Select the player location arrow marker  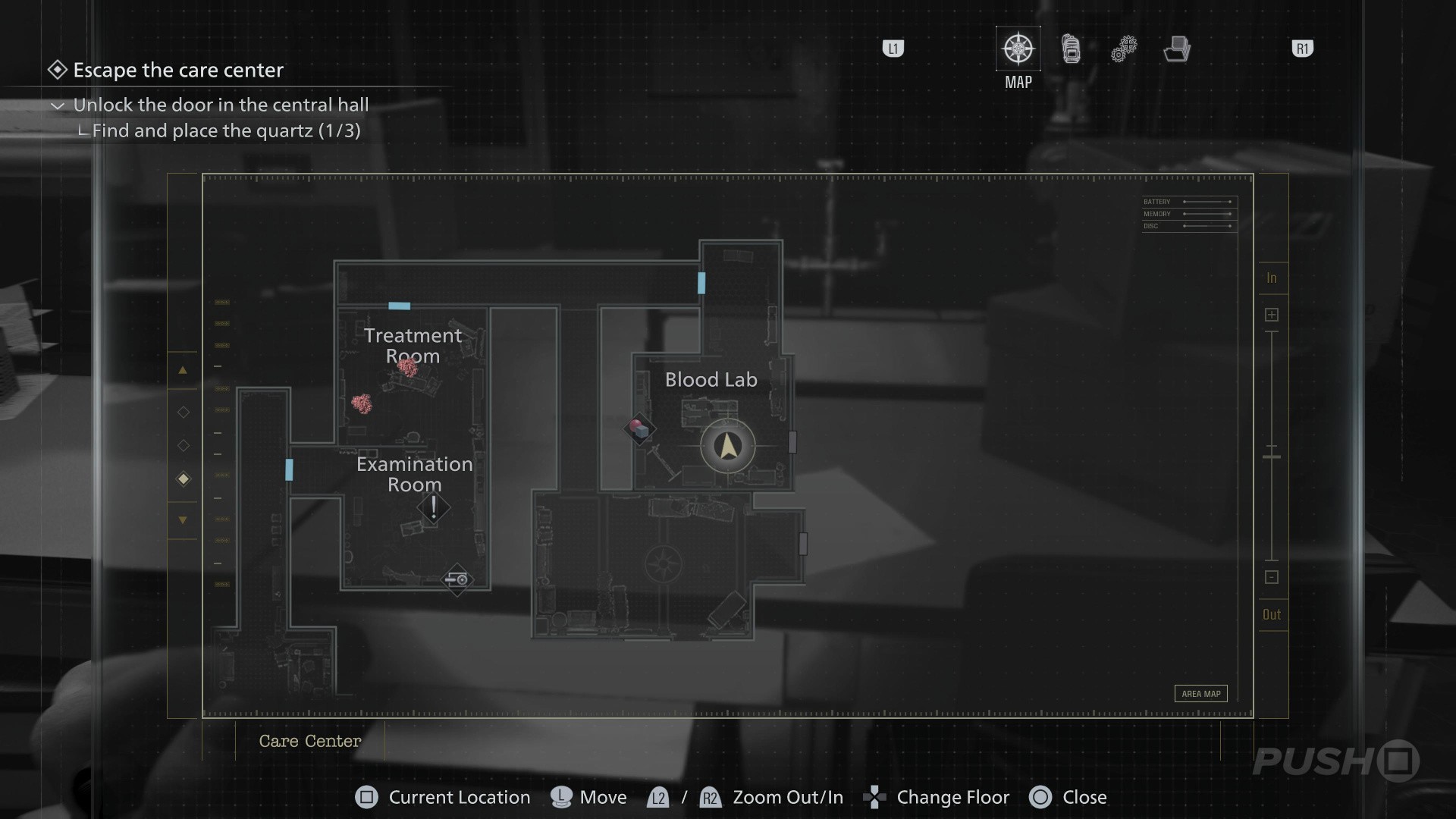pos(728,447)
